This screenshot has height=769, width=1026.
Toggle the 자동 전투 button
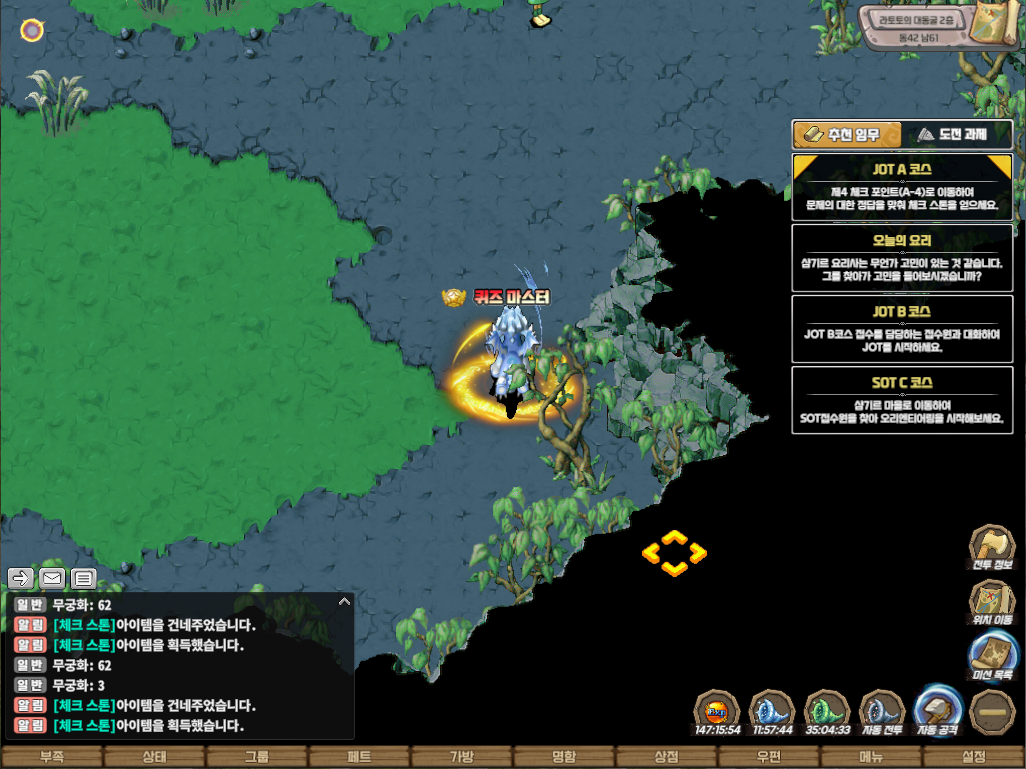[x=882, y=712]
